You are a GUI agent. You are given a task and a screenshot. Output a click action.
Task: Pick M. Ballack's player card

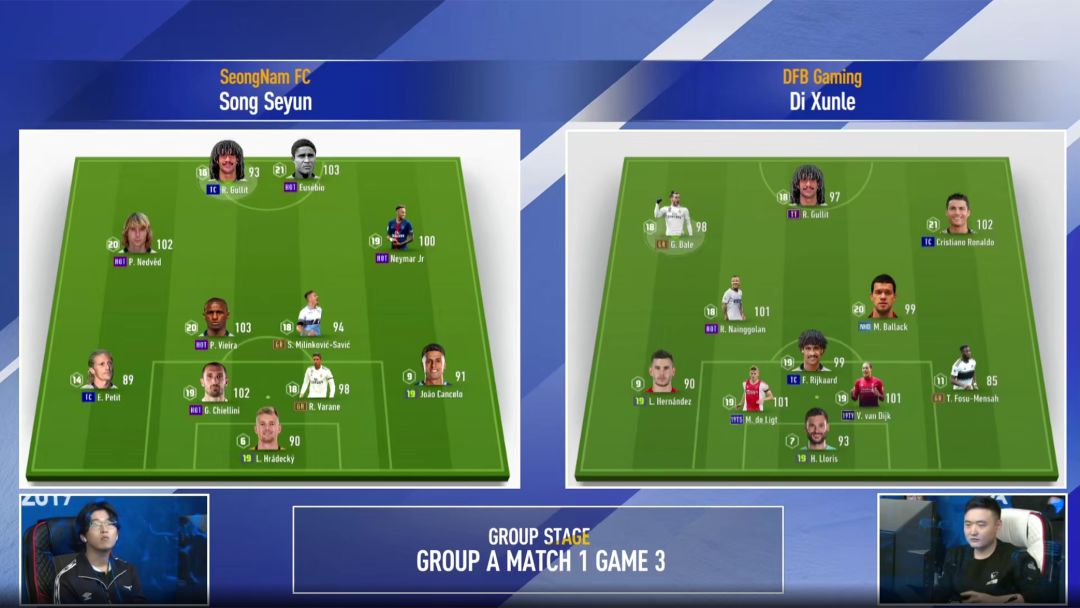[x=881, y=298]
